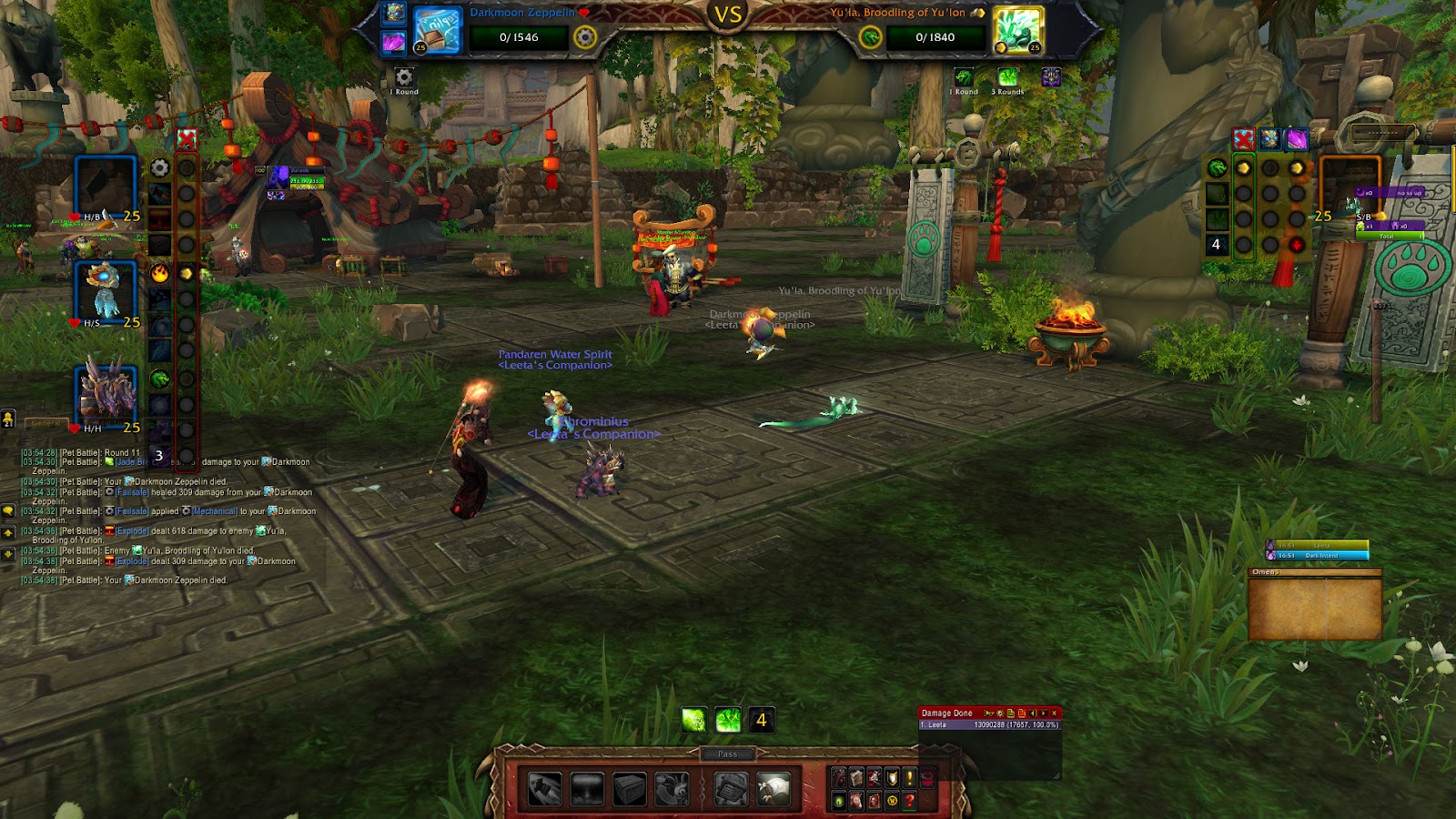Open help via the red question mark

coord(909,801)
